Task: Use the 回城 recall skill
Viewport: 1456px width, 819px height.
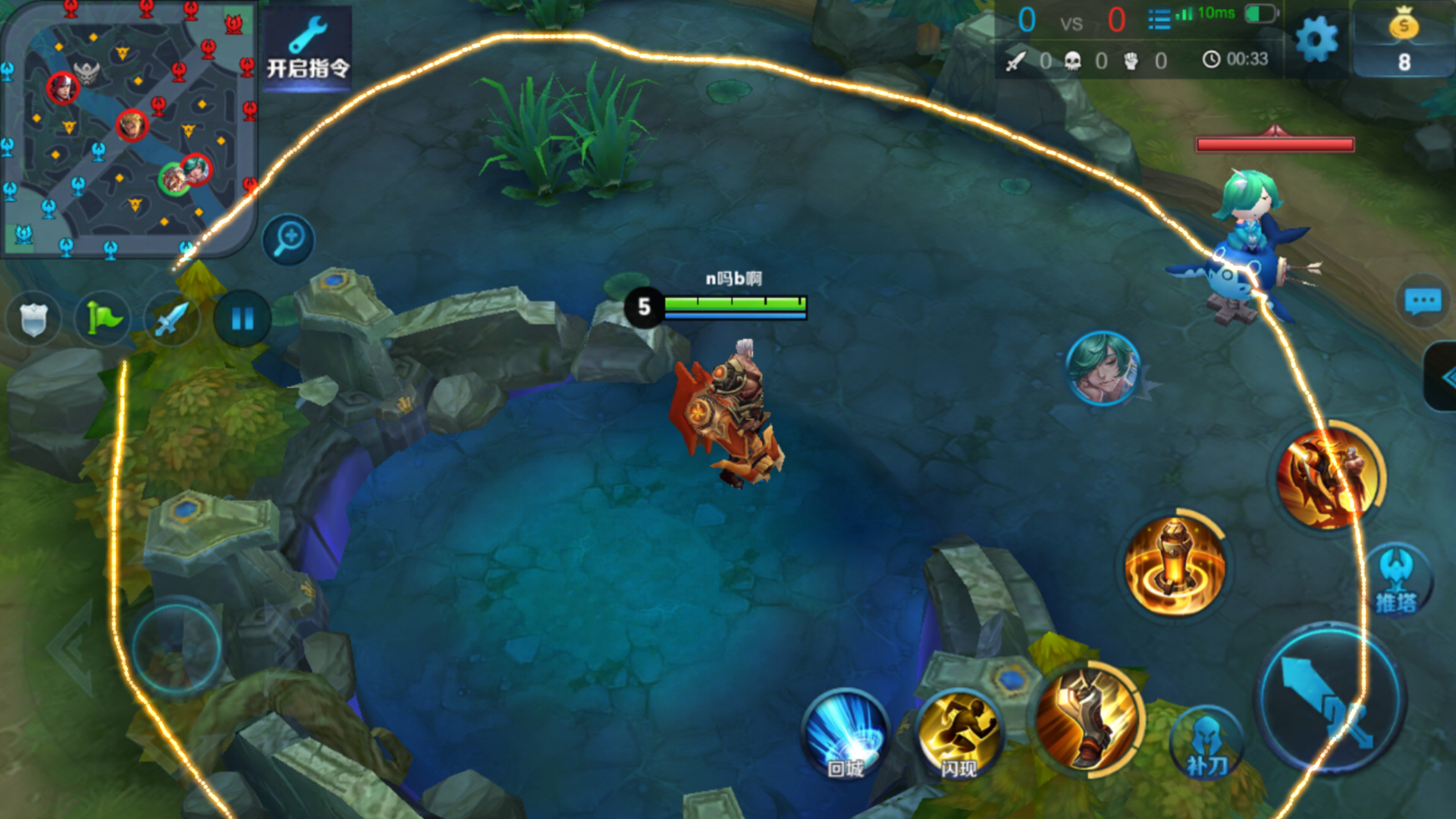Action: [846, 734]
